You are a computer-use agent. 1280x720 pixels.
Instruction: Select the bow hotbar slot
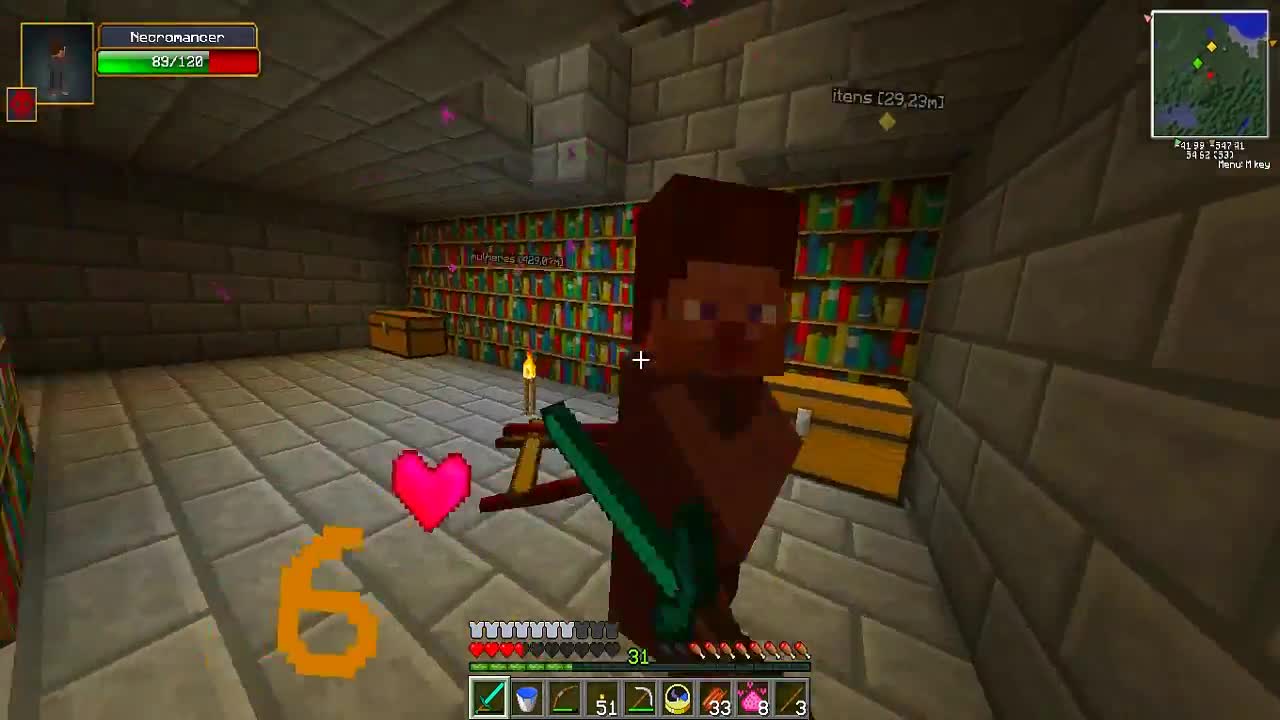(565, 698)
